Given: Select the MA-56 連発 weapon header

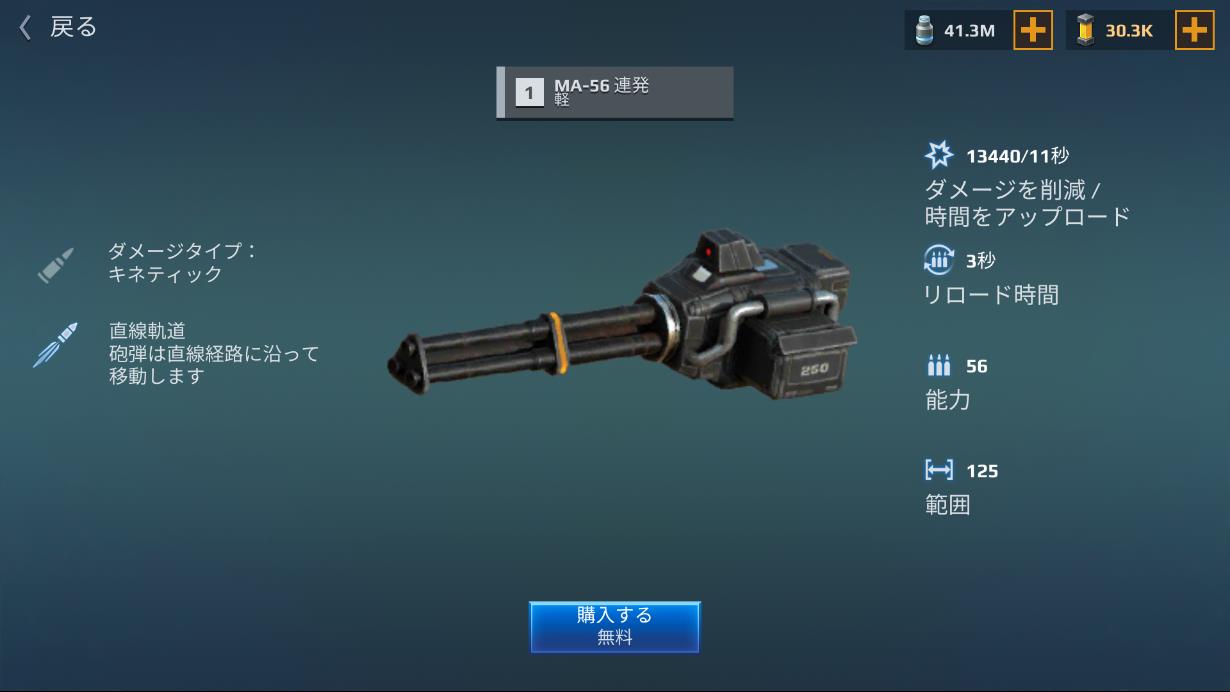Looking at the screenshot, I should (614, 93).
